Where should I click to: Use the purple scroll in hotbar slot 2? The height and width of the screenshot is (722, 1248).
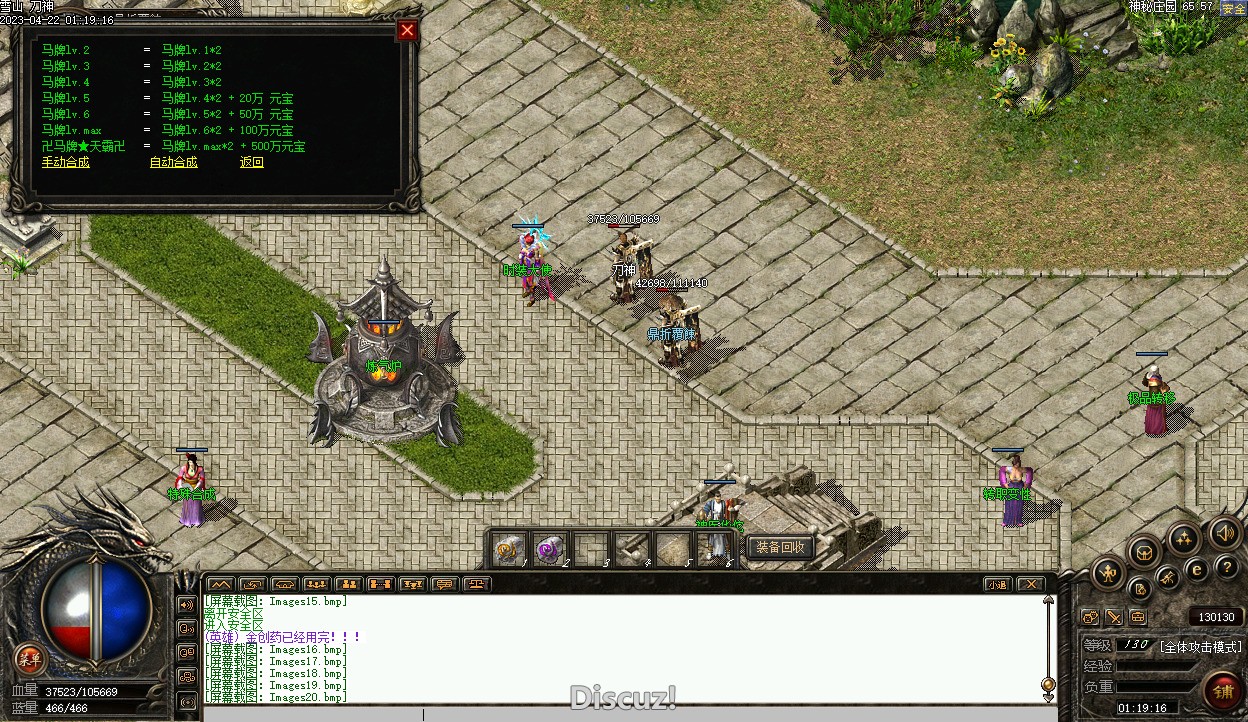click(549, 548)
